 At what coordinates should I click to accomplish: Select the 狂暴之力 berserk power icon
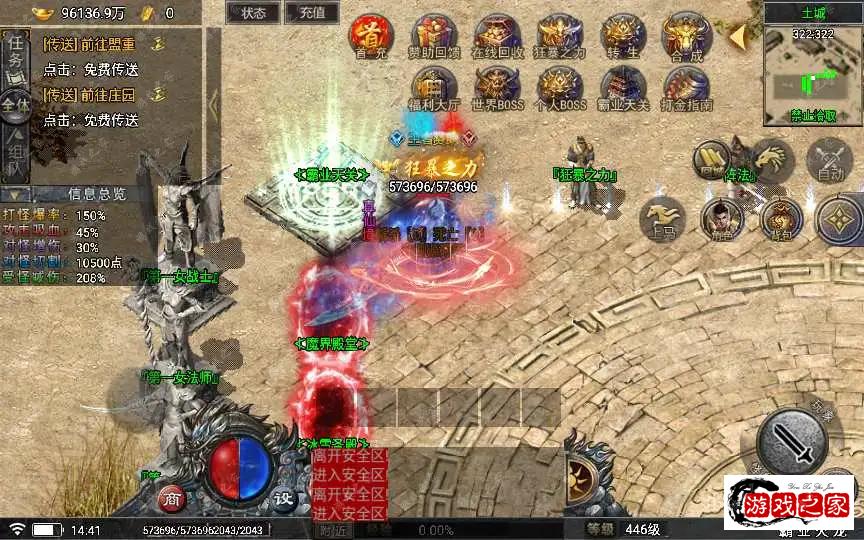pyautogui.click(x=560, y=35)
